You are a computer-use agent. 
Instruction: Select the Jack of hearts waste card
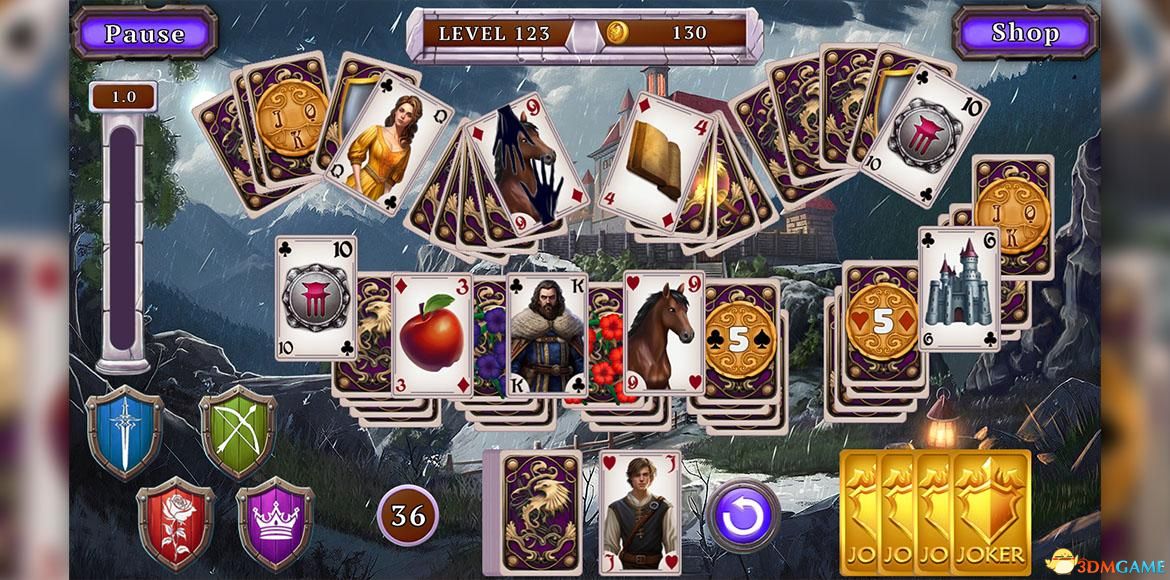click(639, 512)
